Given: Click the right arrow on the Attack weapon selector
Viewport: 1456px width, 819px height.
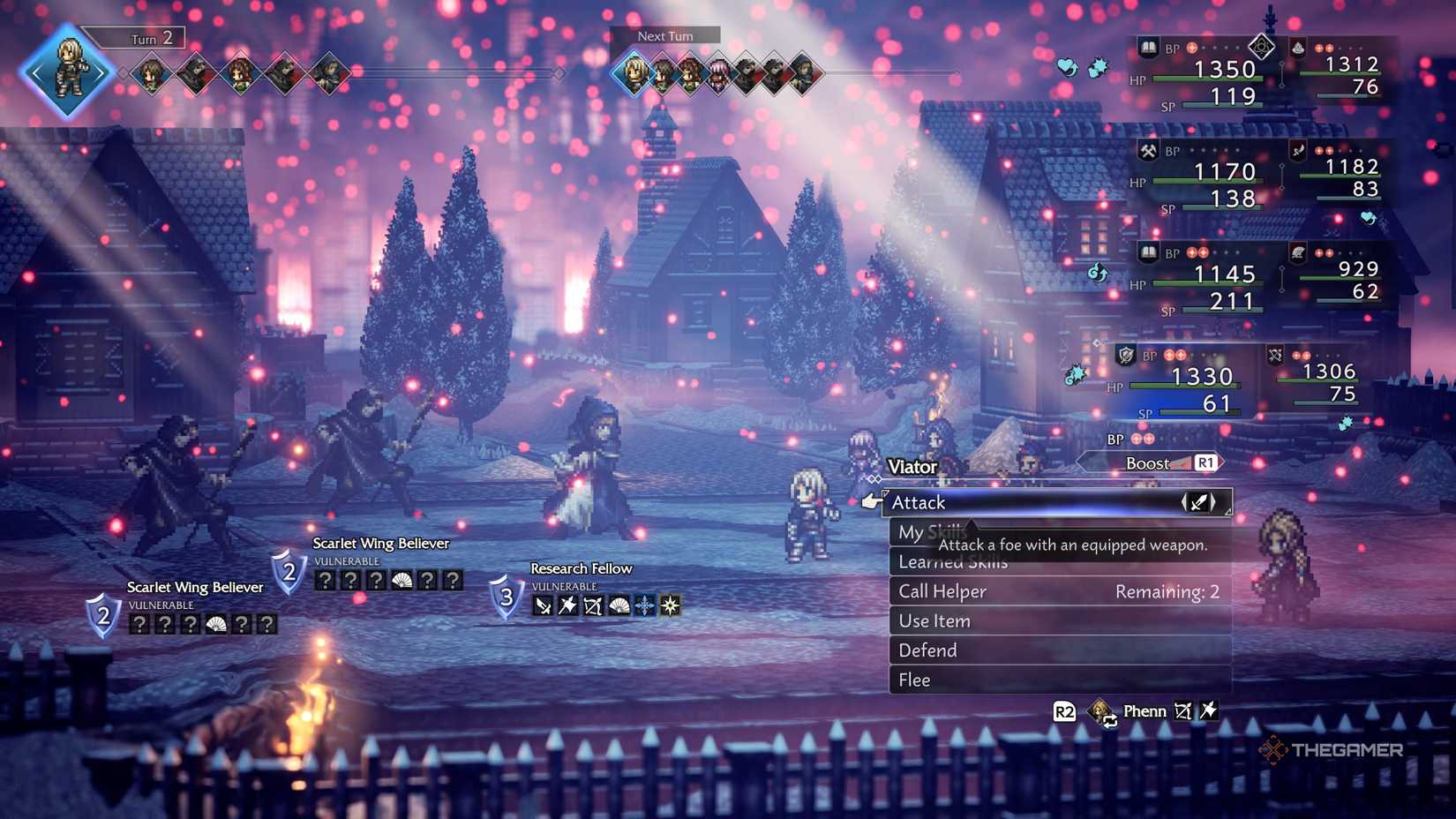Looking at the screenshot, I should point(1212,500).
